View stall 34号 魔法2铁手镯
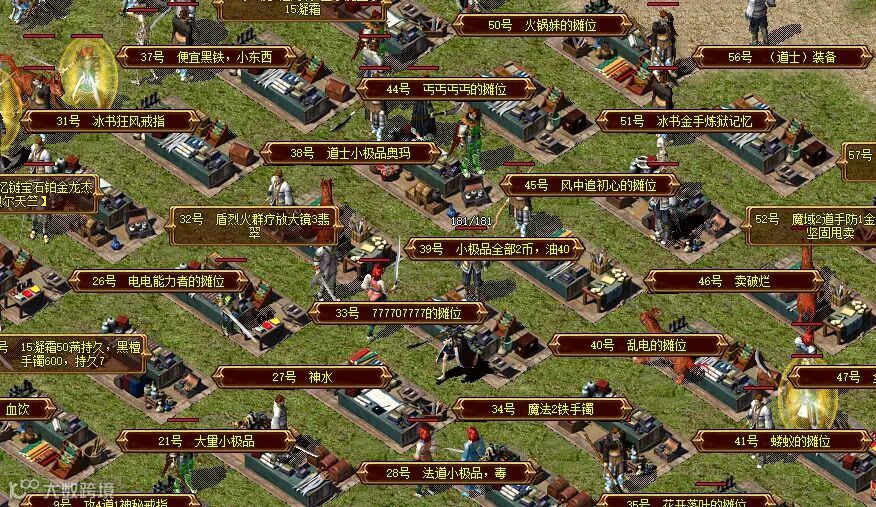 (x=542, y=409)
